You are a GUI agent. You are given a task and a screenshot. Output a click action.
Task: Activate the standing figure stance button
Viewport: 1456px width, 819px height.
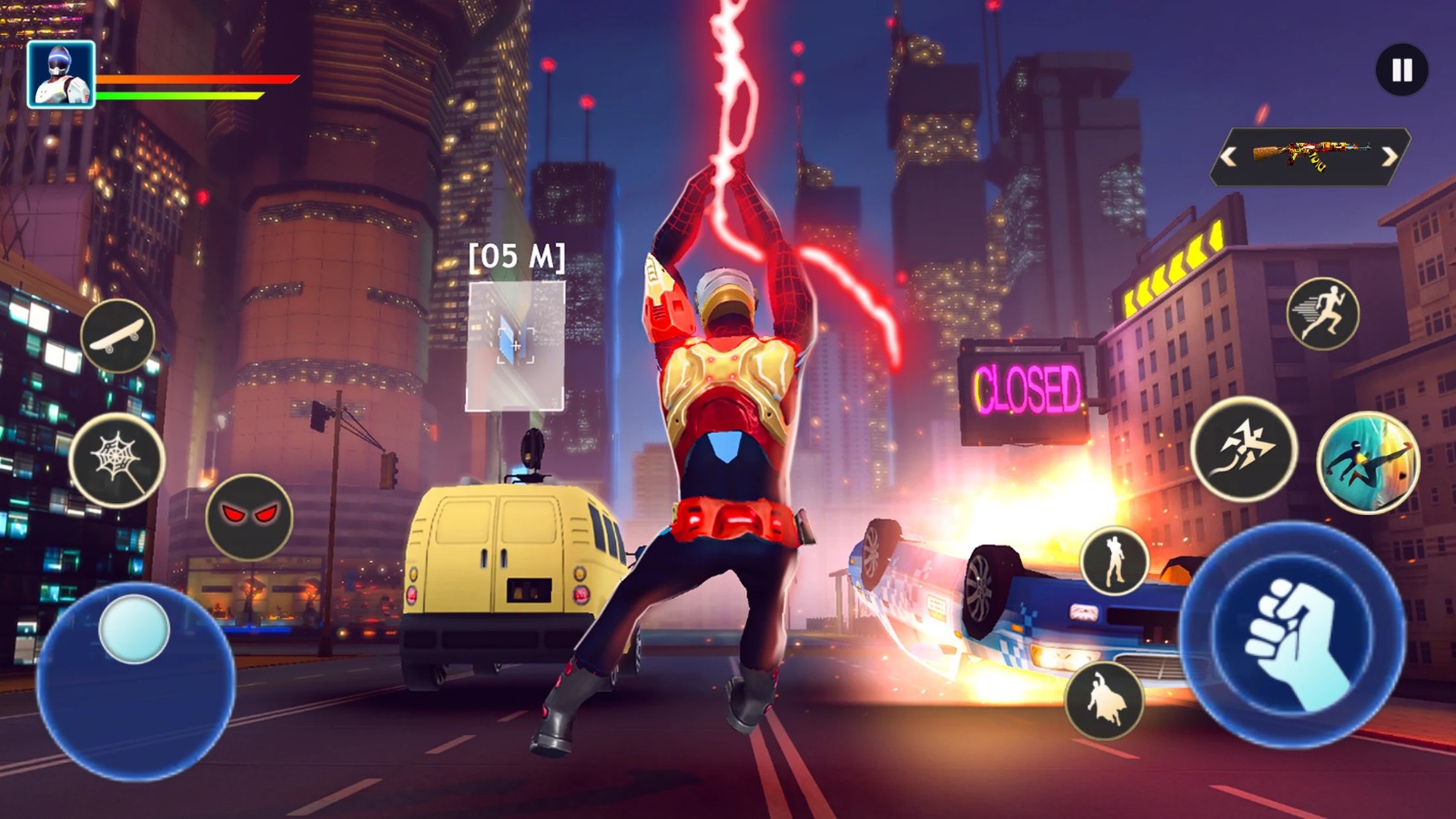[x=1115, y=561]
